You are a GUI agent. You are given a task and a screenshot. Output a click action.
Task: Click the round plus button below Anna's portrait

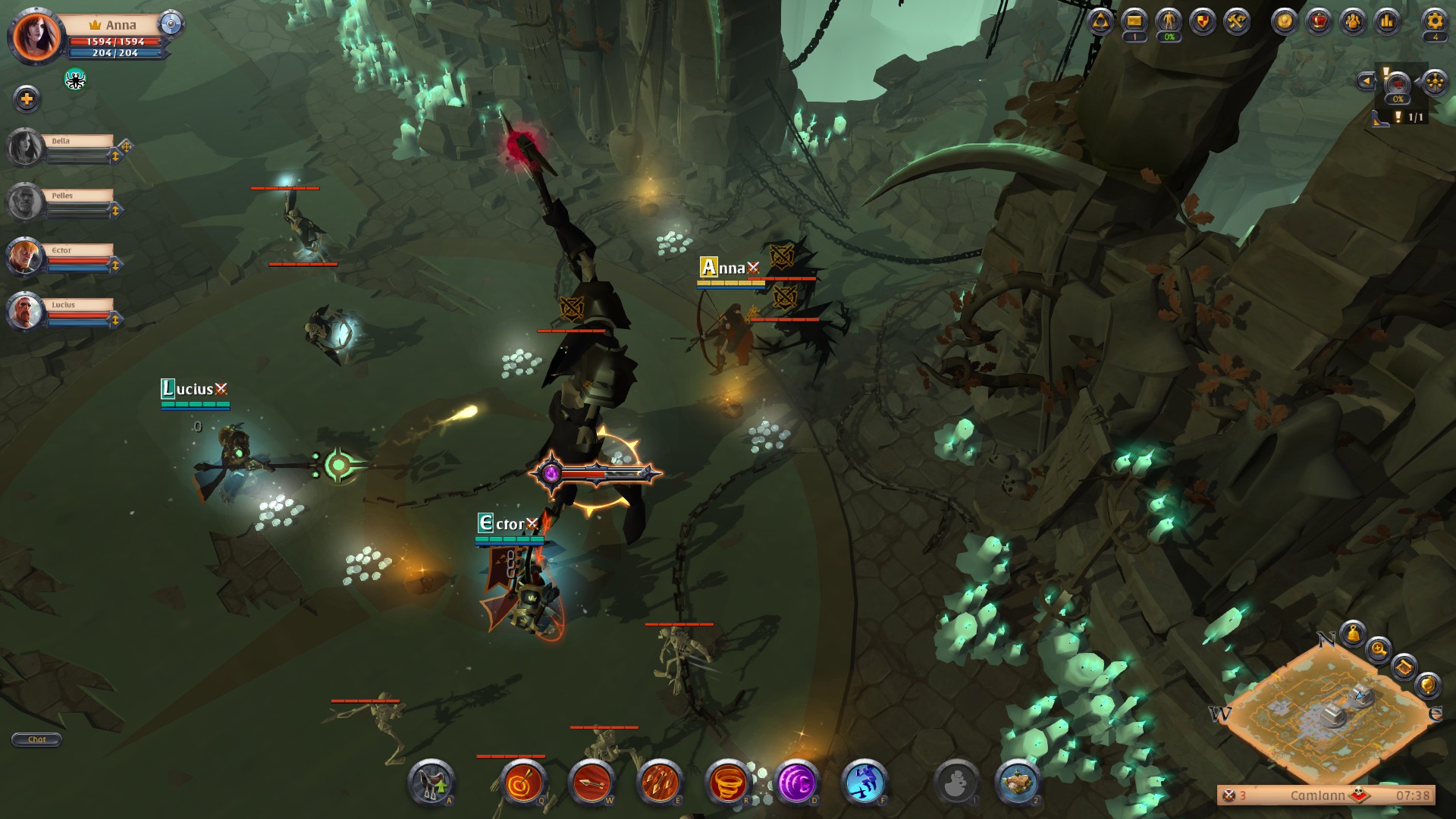tap(27, 99)
